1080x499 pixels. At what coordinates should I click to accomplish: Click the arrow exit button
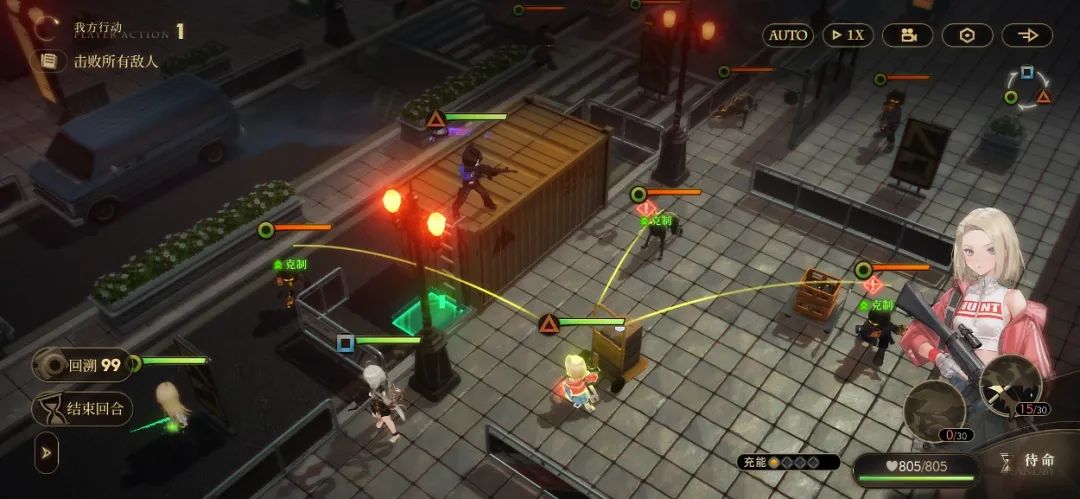point(1027,35)
